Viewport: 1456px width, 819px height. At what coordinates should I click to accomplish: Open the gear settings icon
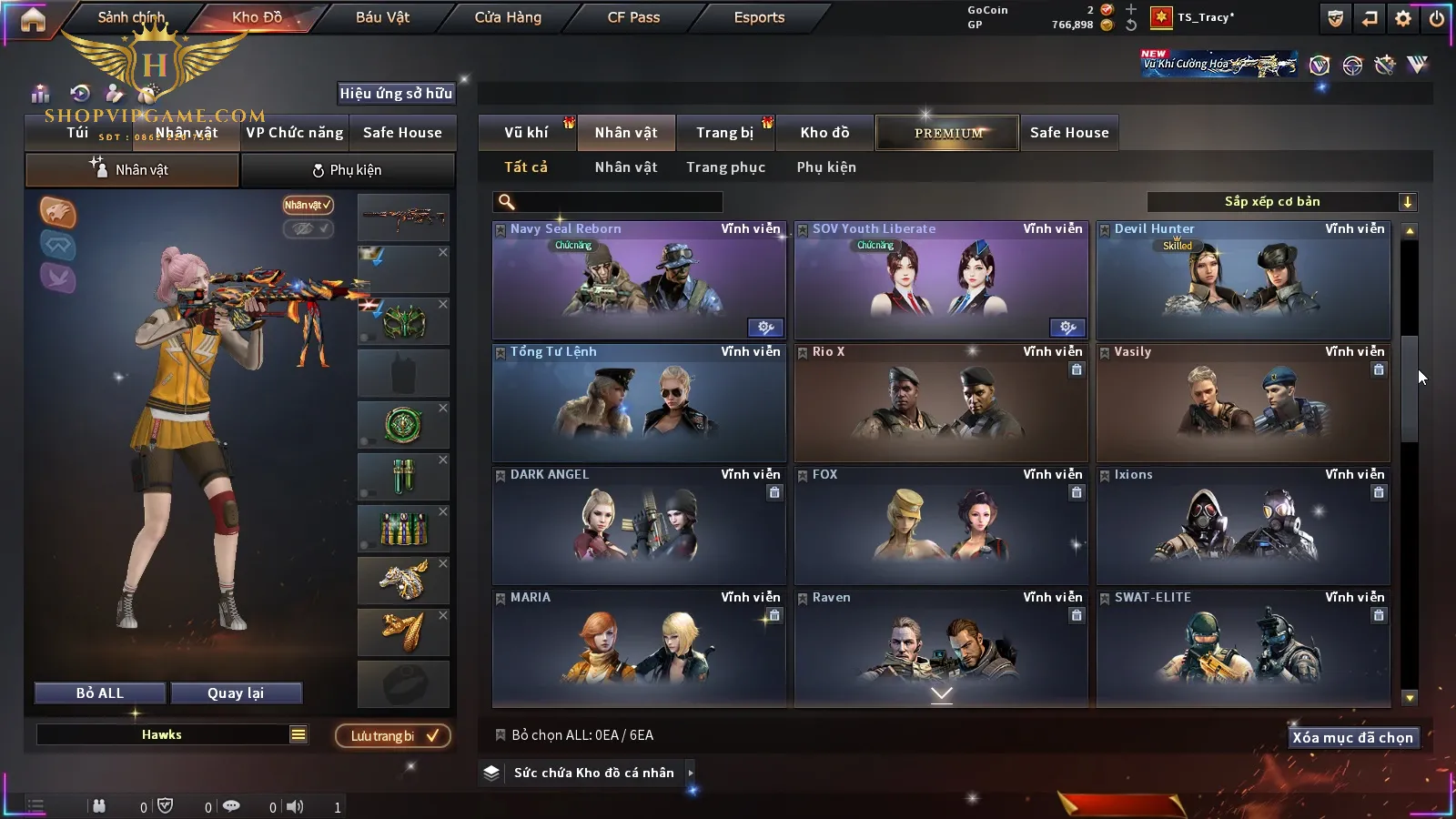pyautogui.click(x=1403, y=18)
